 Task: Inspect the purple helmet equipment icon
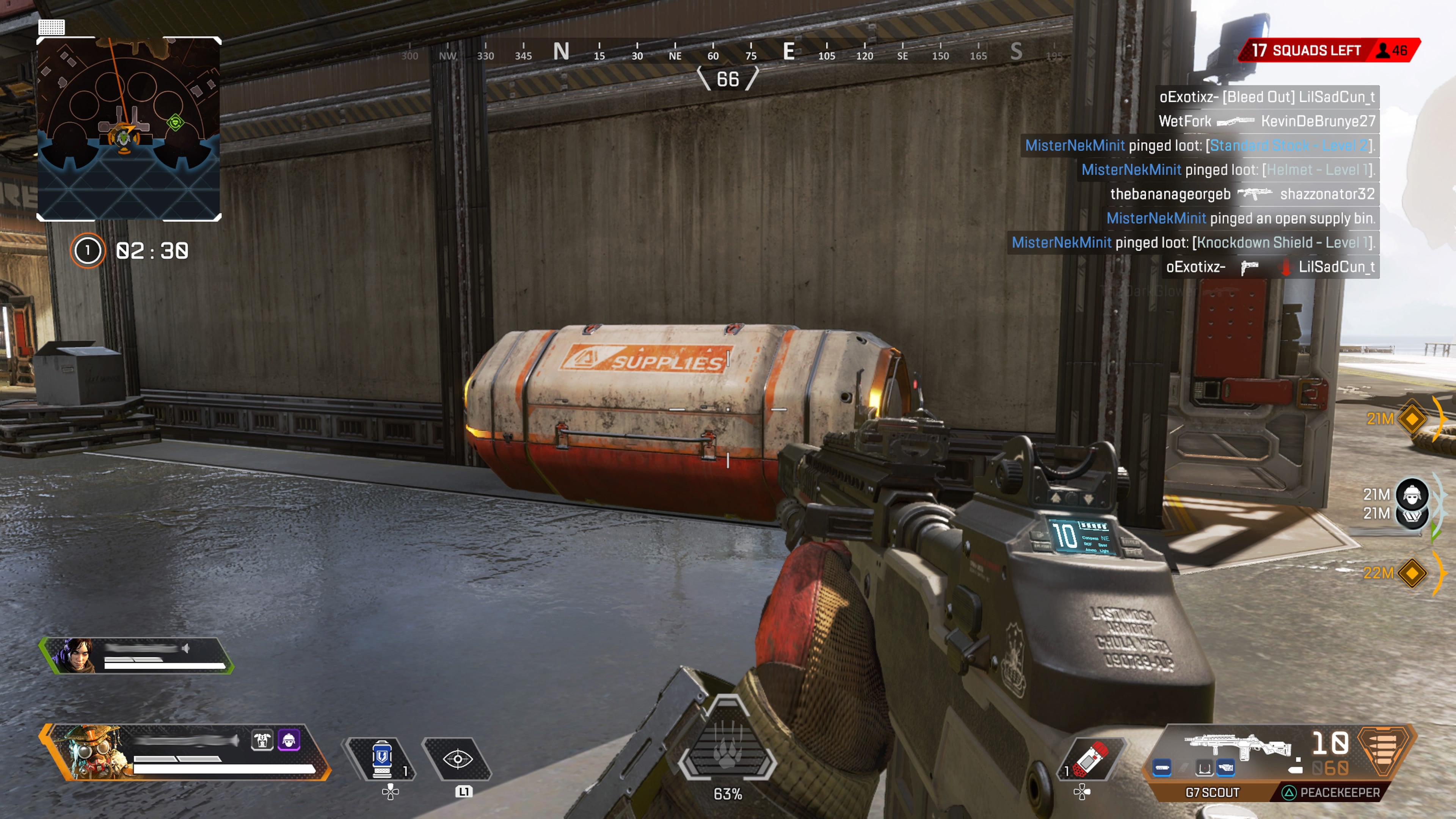click(x=289, y=740)
